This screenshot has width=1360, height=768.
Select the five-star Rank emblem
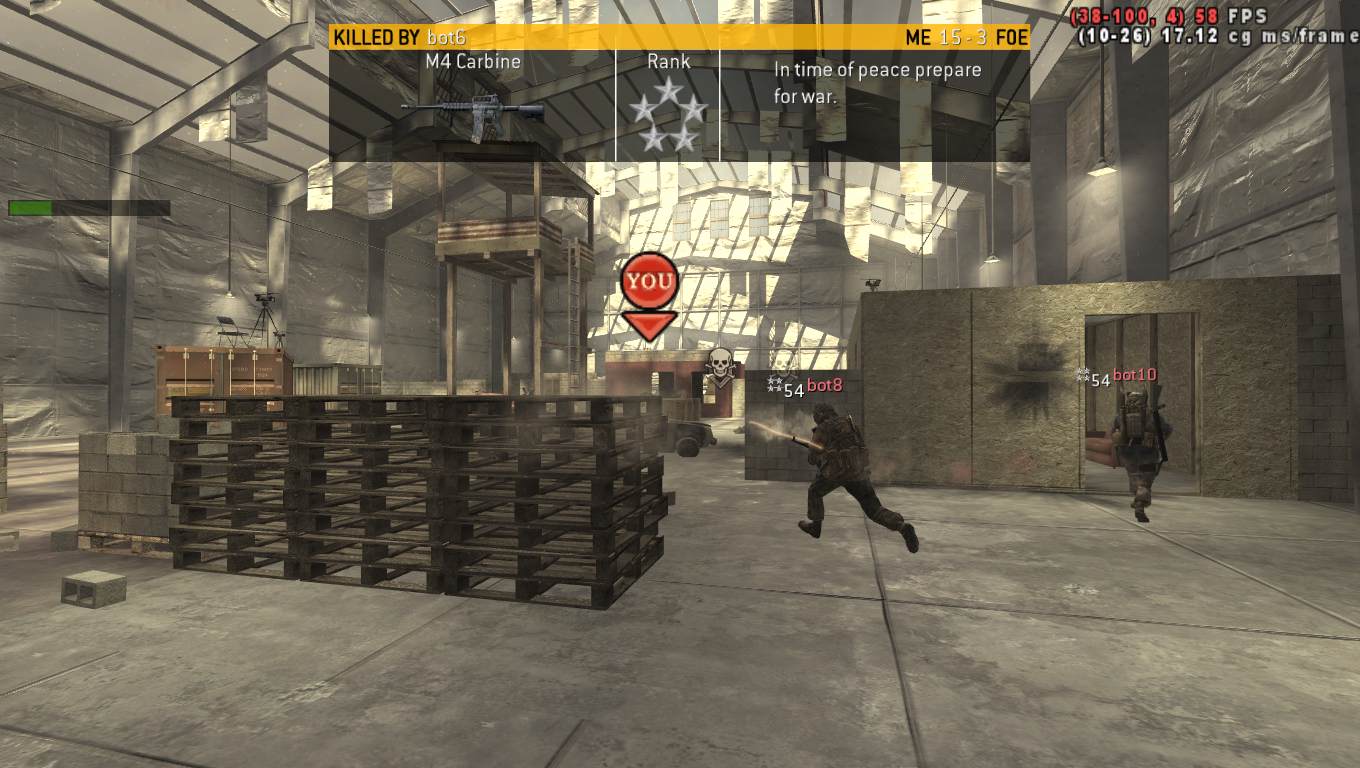668,115
